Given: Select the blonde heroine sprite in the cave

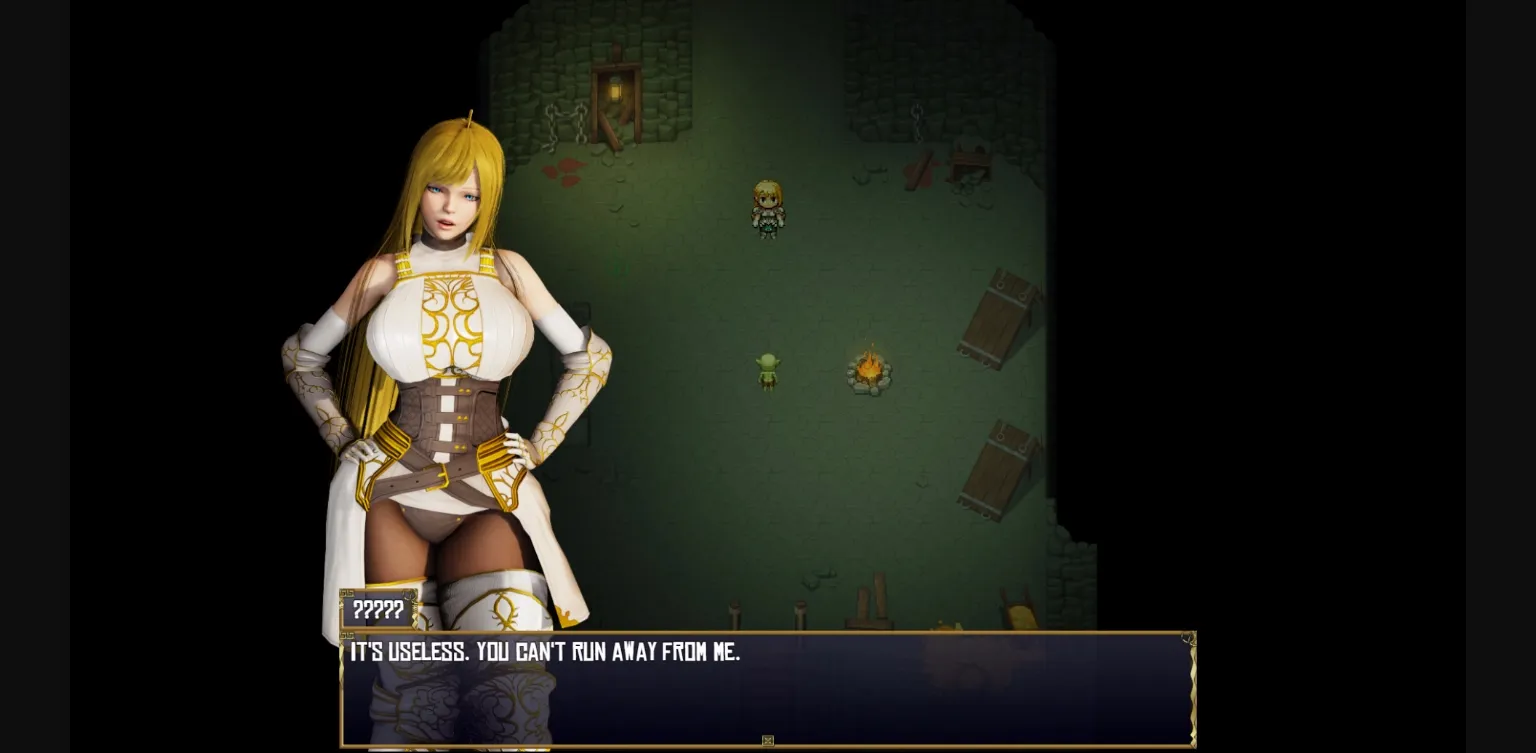Looking at the screenshot, I should point(769,208).
